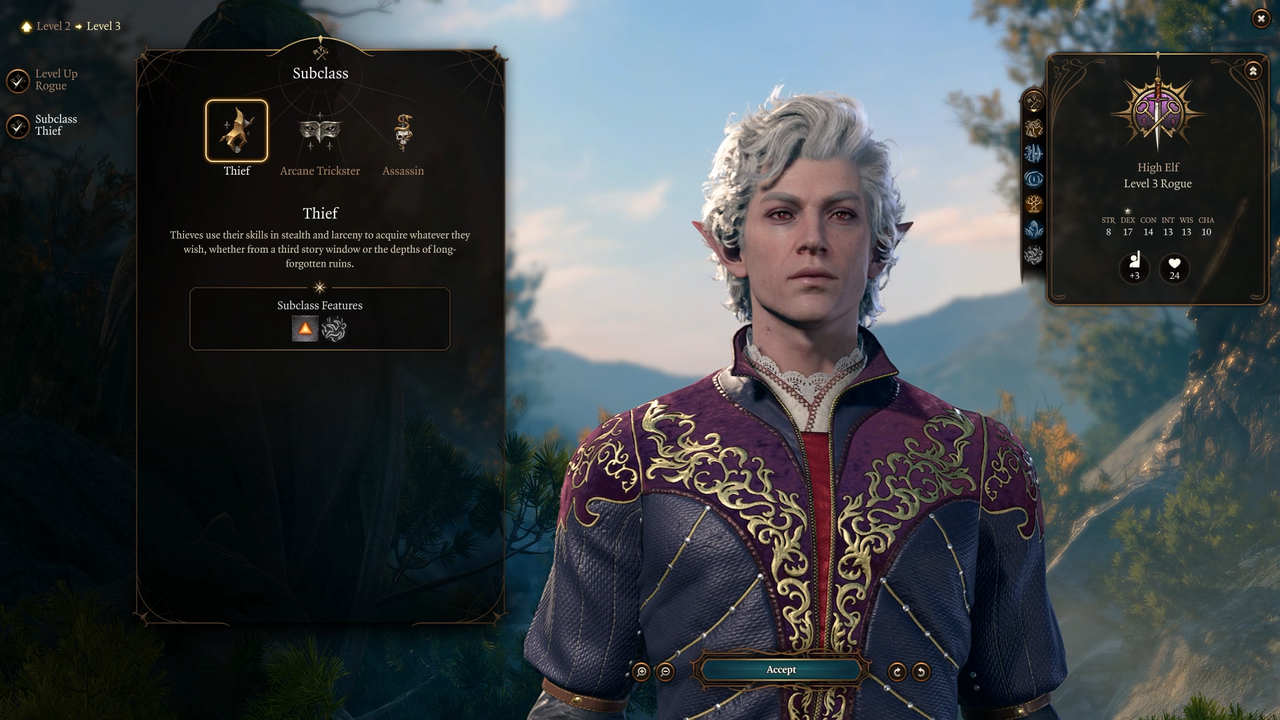The image size is (1280, 720).
Task: Open the blue crystal tab
Action: 1034,229
